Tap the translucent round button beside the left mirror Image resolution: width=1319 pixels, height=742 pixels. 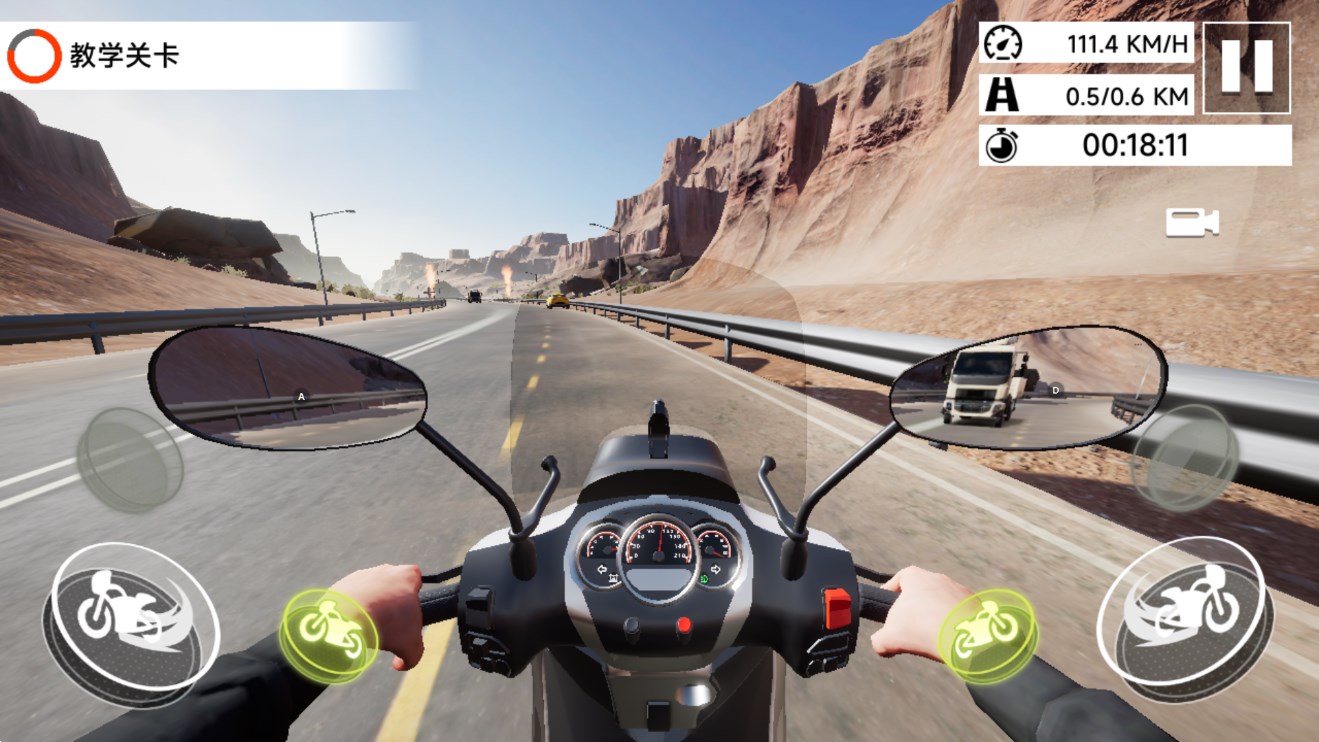(130, 460)
